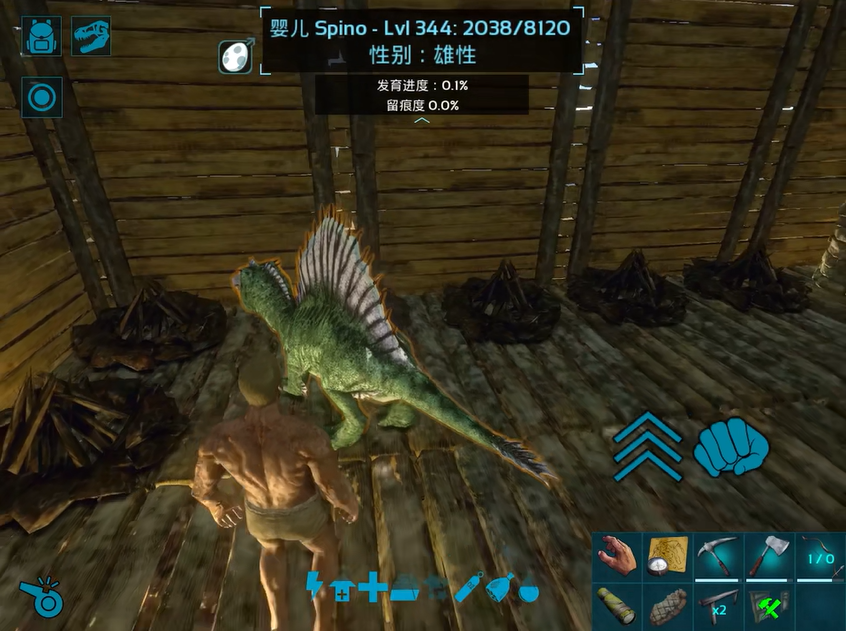Open the dinosaur skull menu
Screen dimensions: 846x631
pos(91,36)
